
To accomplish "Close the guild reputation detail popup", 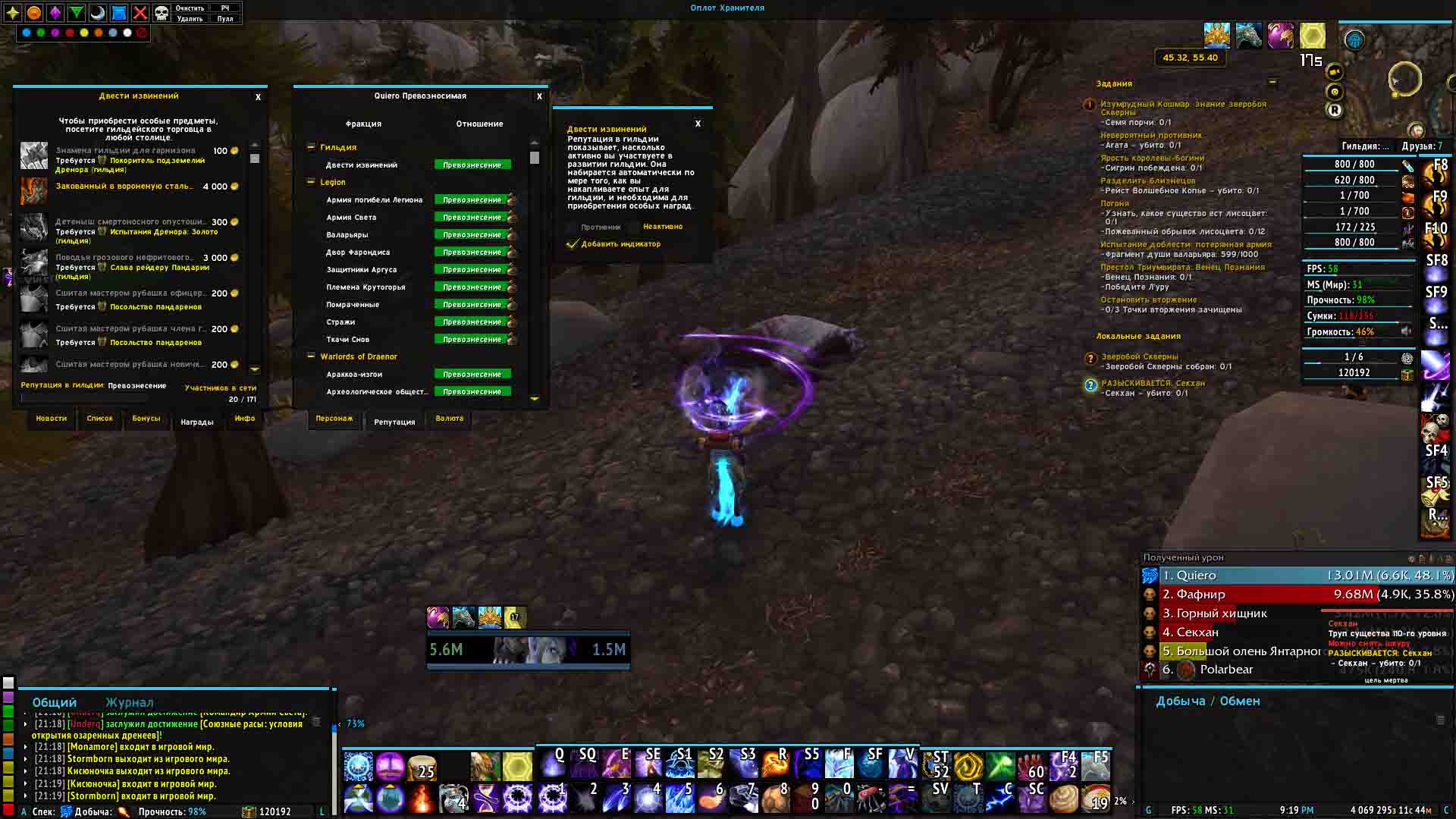I will point(698,124).
